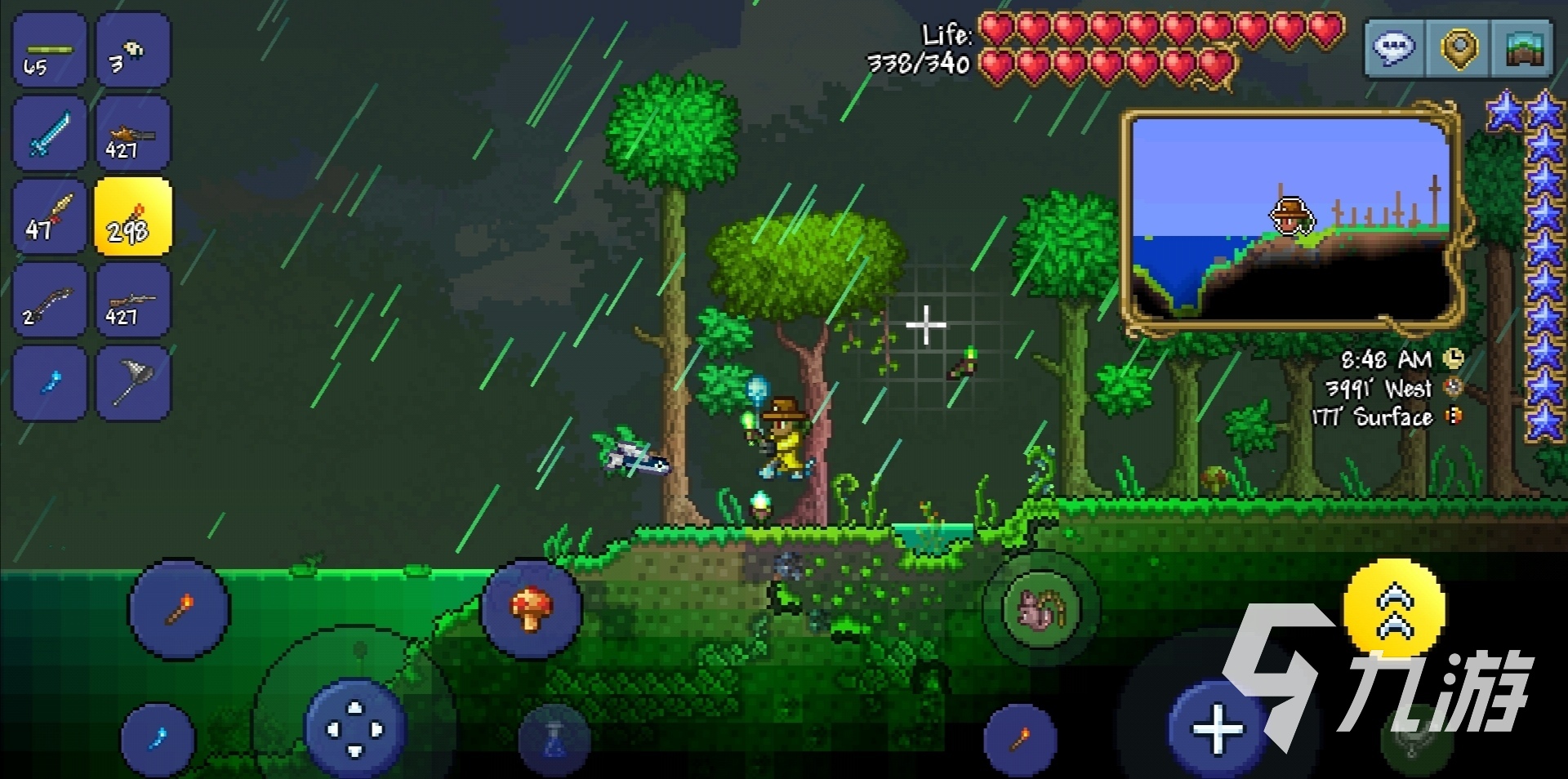
Task: Select the highlighted torch slot with 298
Action: click(x=133, y=217)
